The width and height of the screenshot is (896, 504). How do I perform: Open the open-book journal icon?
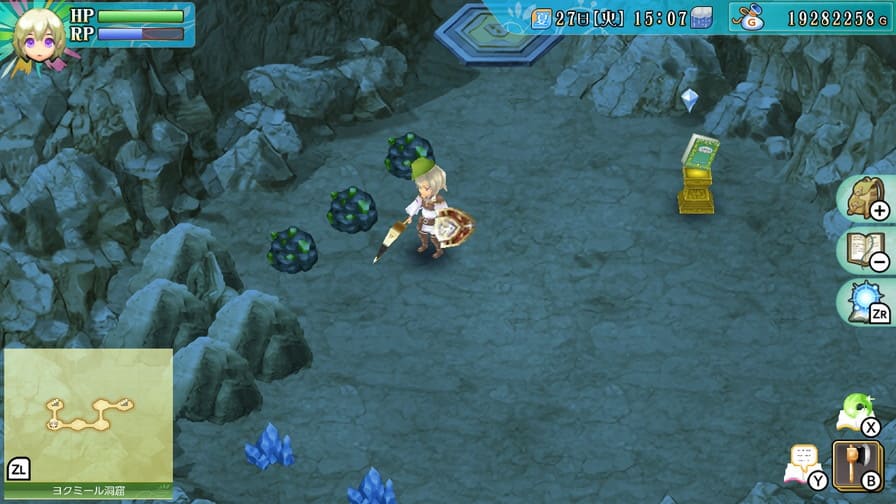(x=864, y=252)
